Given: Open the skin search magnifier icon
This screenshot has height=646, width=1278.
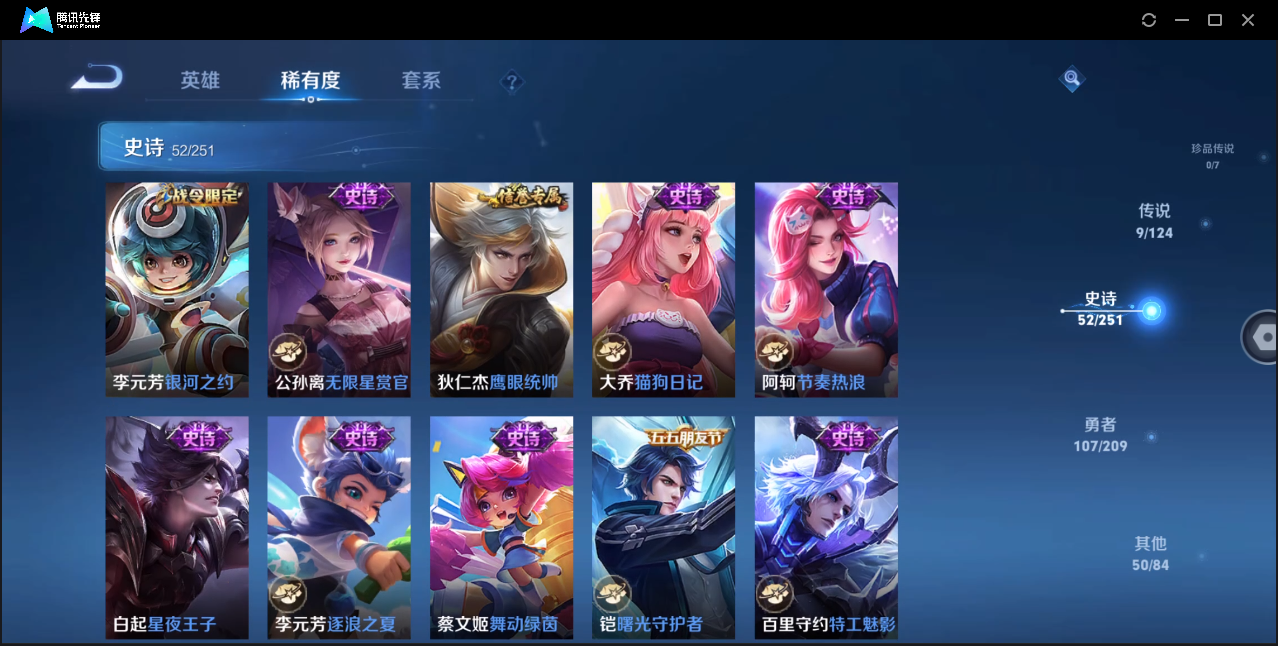Looking at the screenshot, I should [1072, 78].
